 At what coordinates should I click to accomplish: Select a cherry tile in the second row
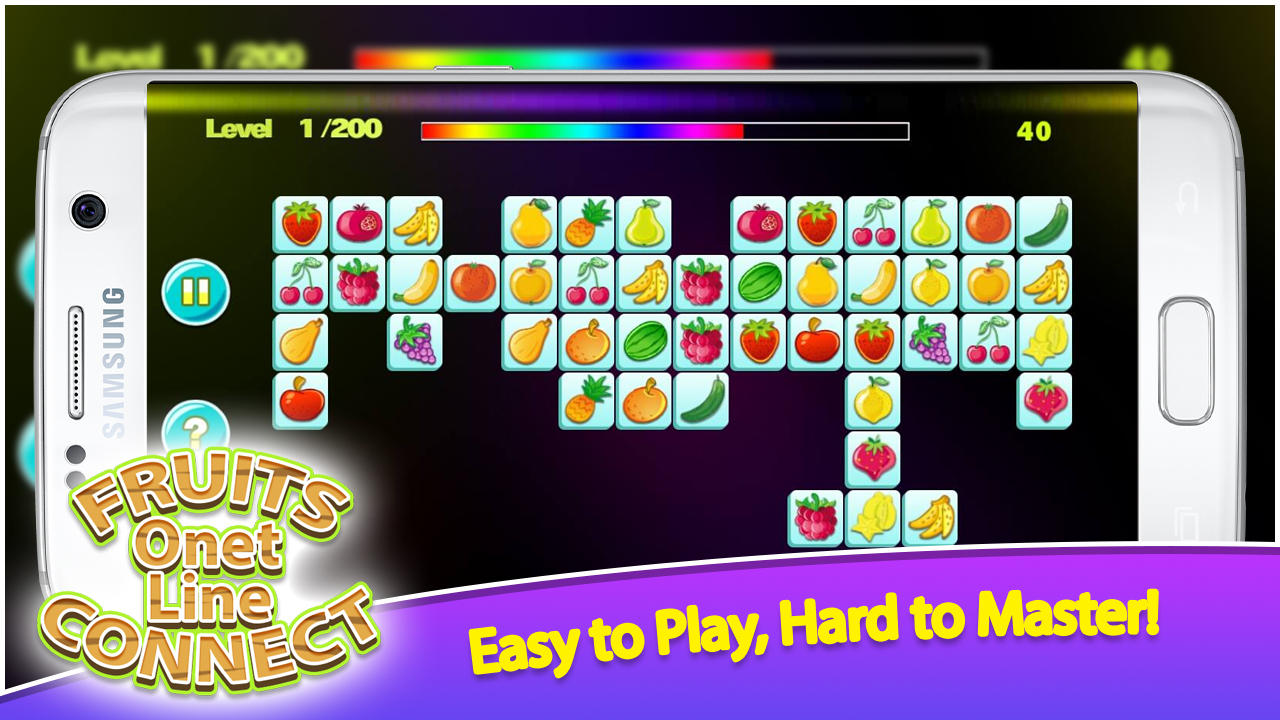click(x=300, y=287)
